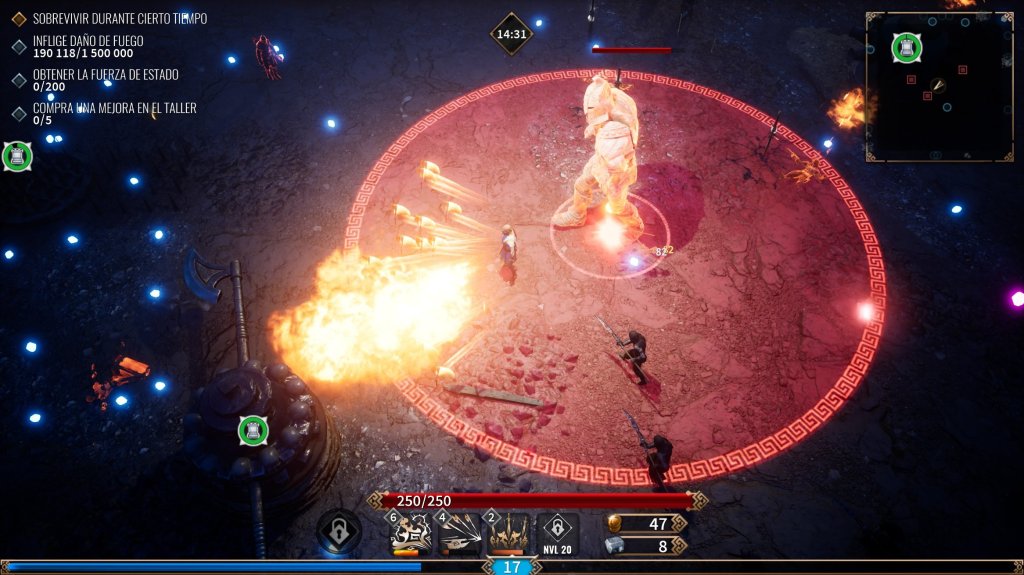The image size is (1024, 575).
Task: Activate the level 6 flame breath ability
Action: pos(411,534)
